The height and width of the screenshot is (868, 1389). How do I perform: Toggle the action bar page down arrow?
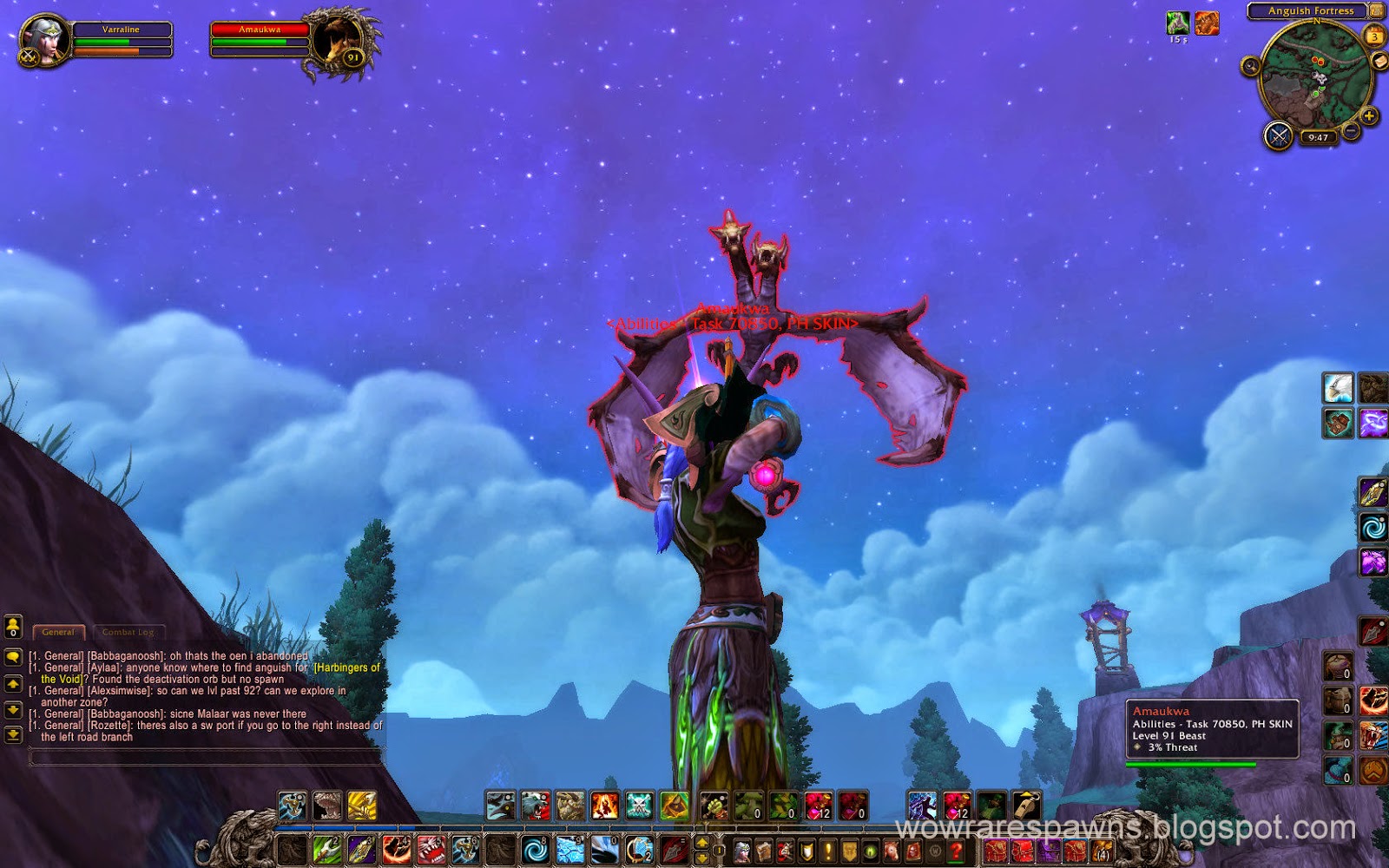703,857
